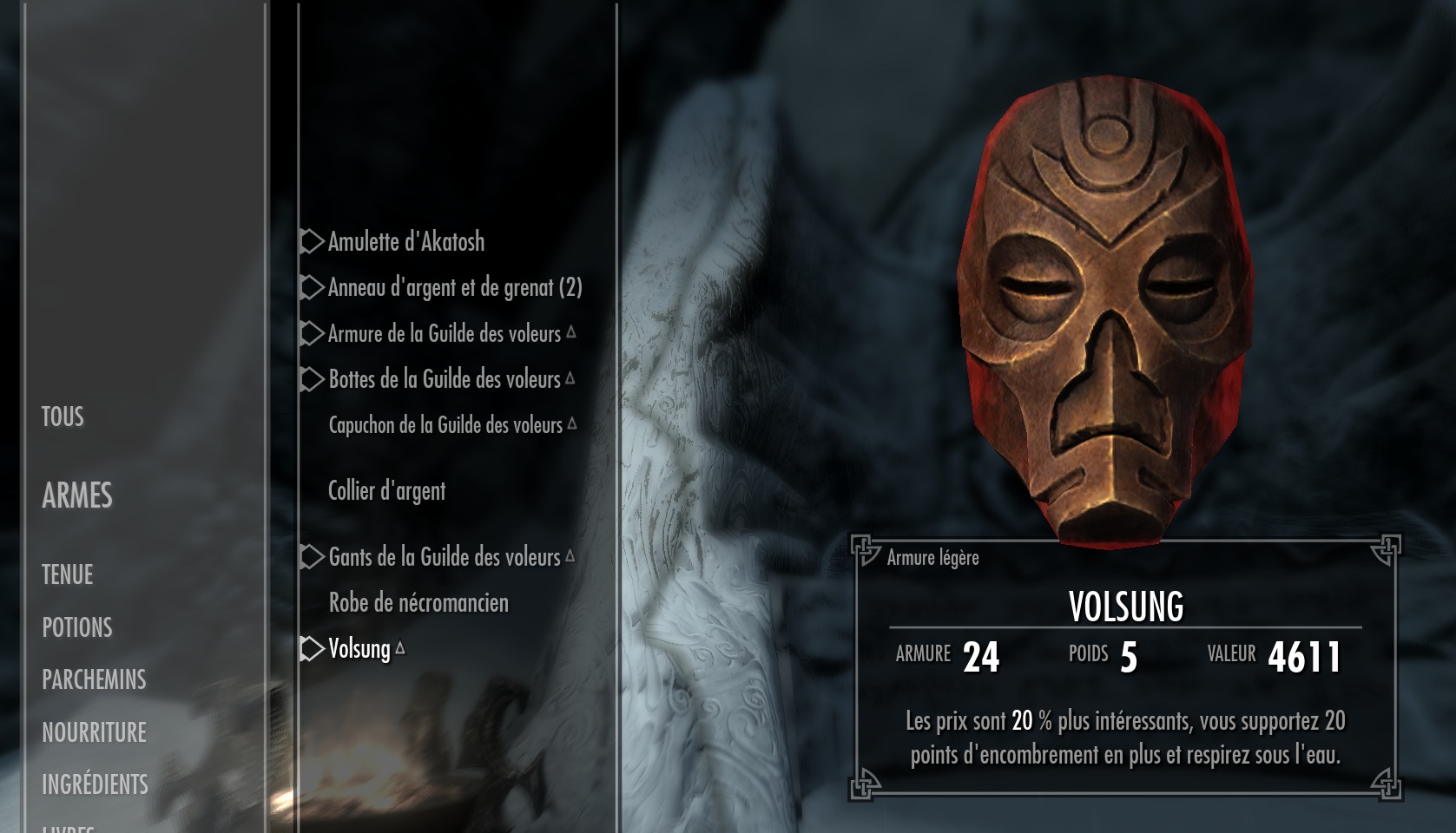
Task: Choose Anneau d'argent et de grenat
Action: 454,287
